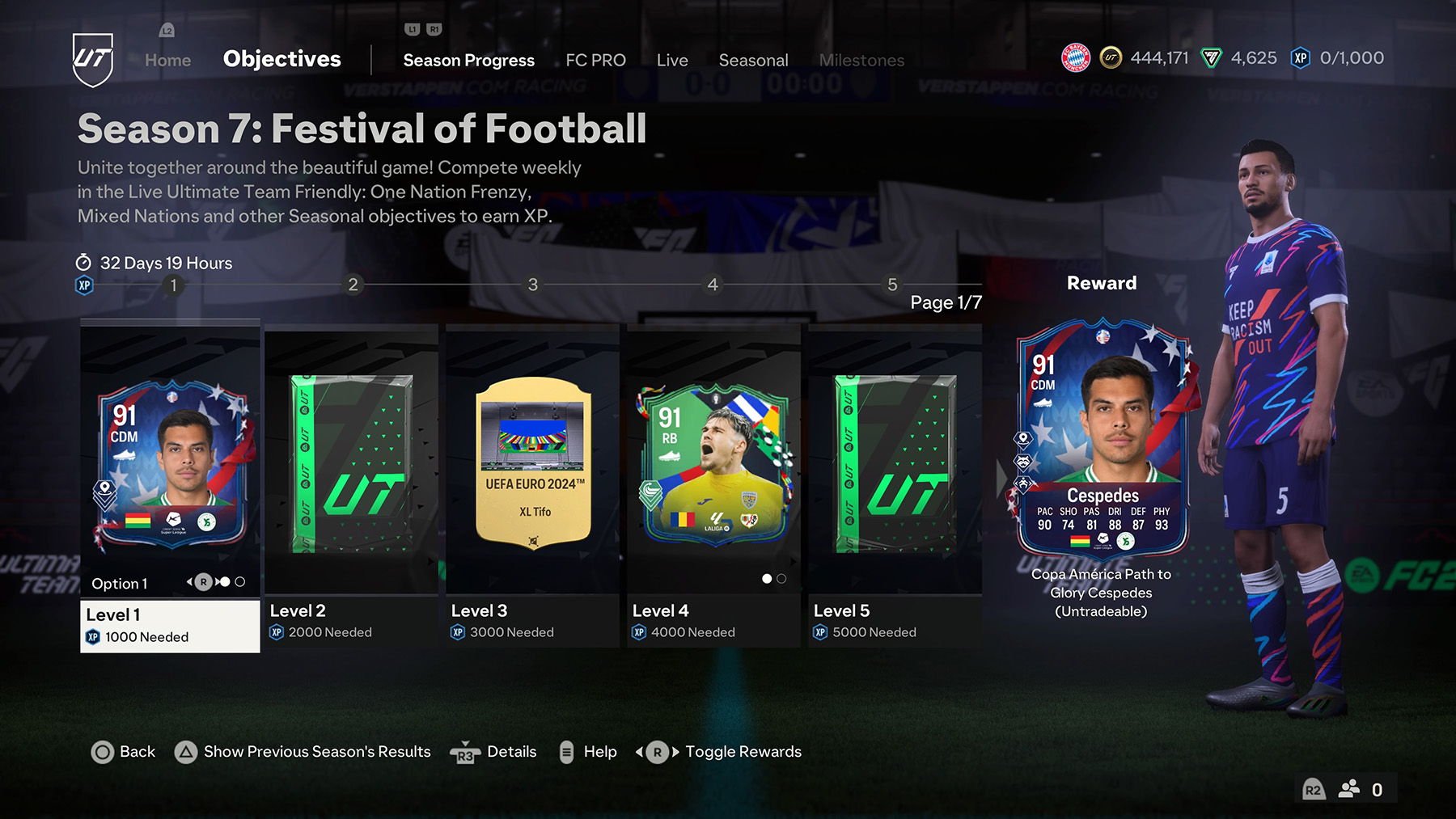Click the Help button
1456x819 pixels.
tap(599, 752)
